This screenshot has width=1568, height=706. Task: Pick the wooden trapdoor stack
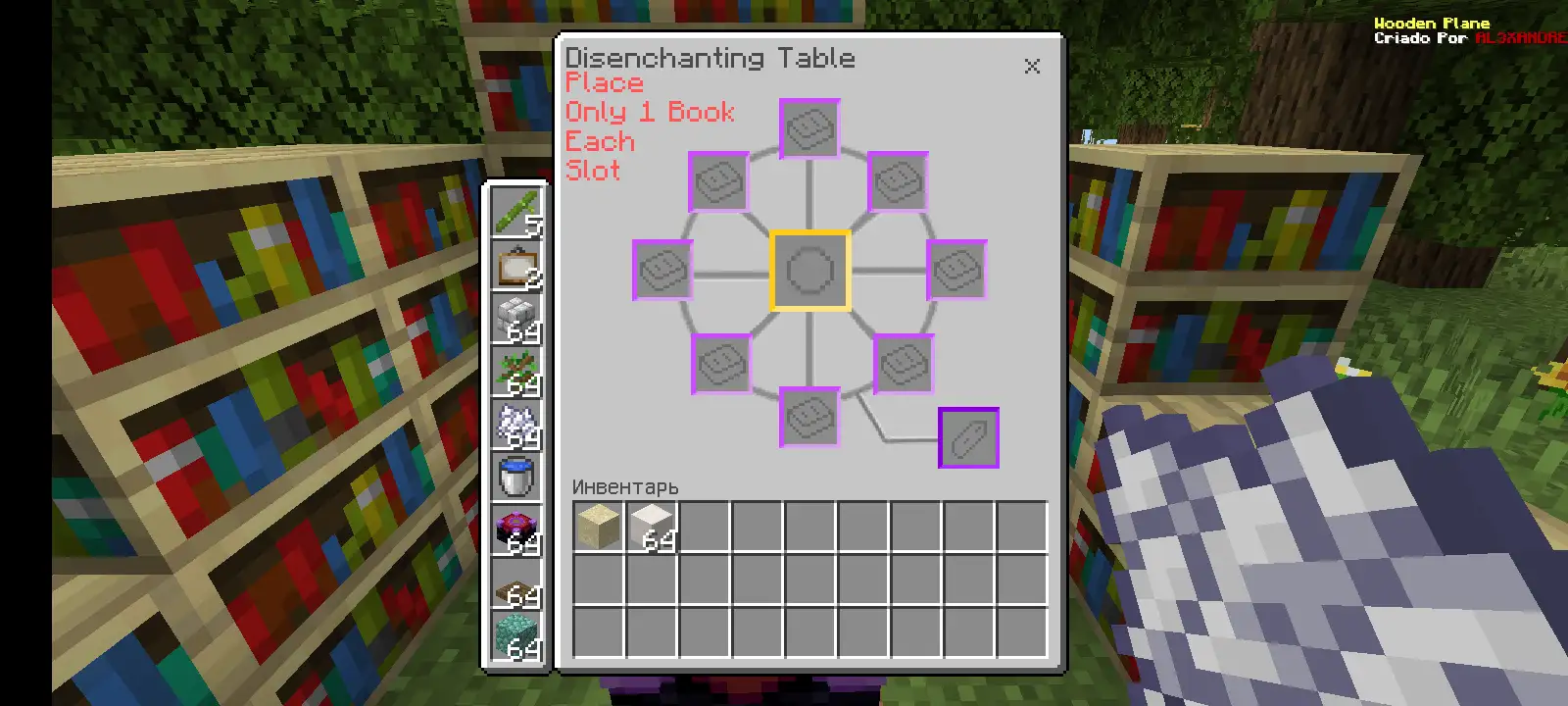pos(516,586)
